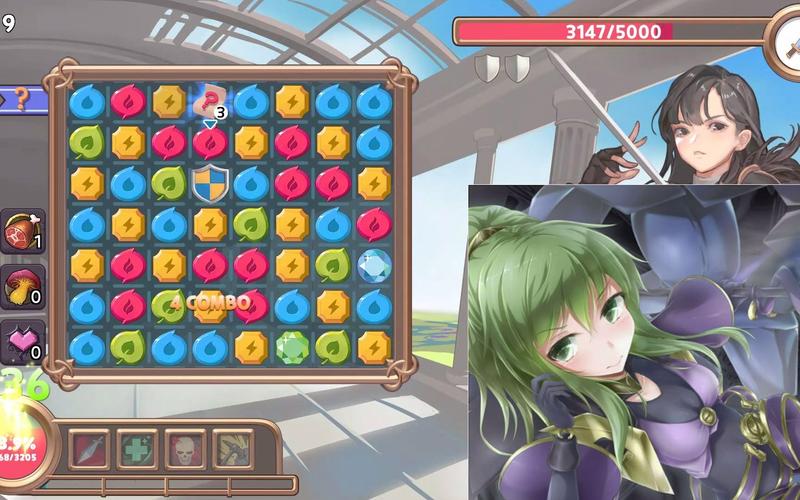This screenshot has width=800, height=500.
Task: Activate the green cross heal skill
Action: point(138,447)
